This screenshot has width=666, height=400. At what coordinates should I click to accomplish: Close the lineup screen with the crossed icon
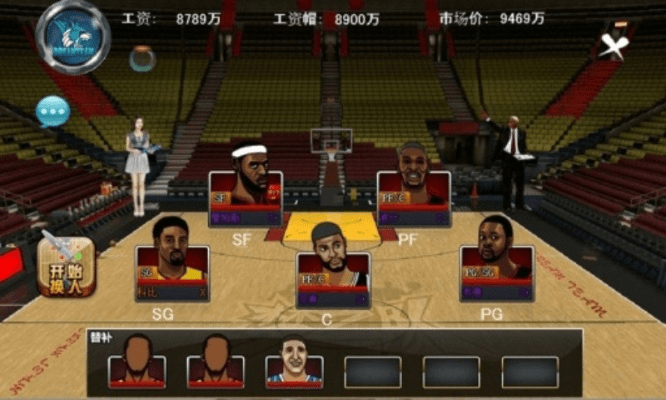[x=612, y=45]
